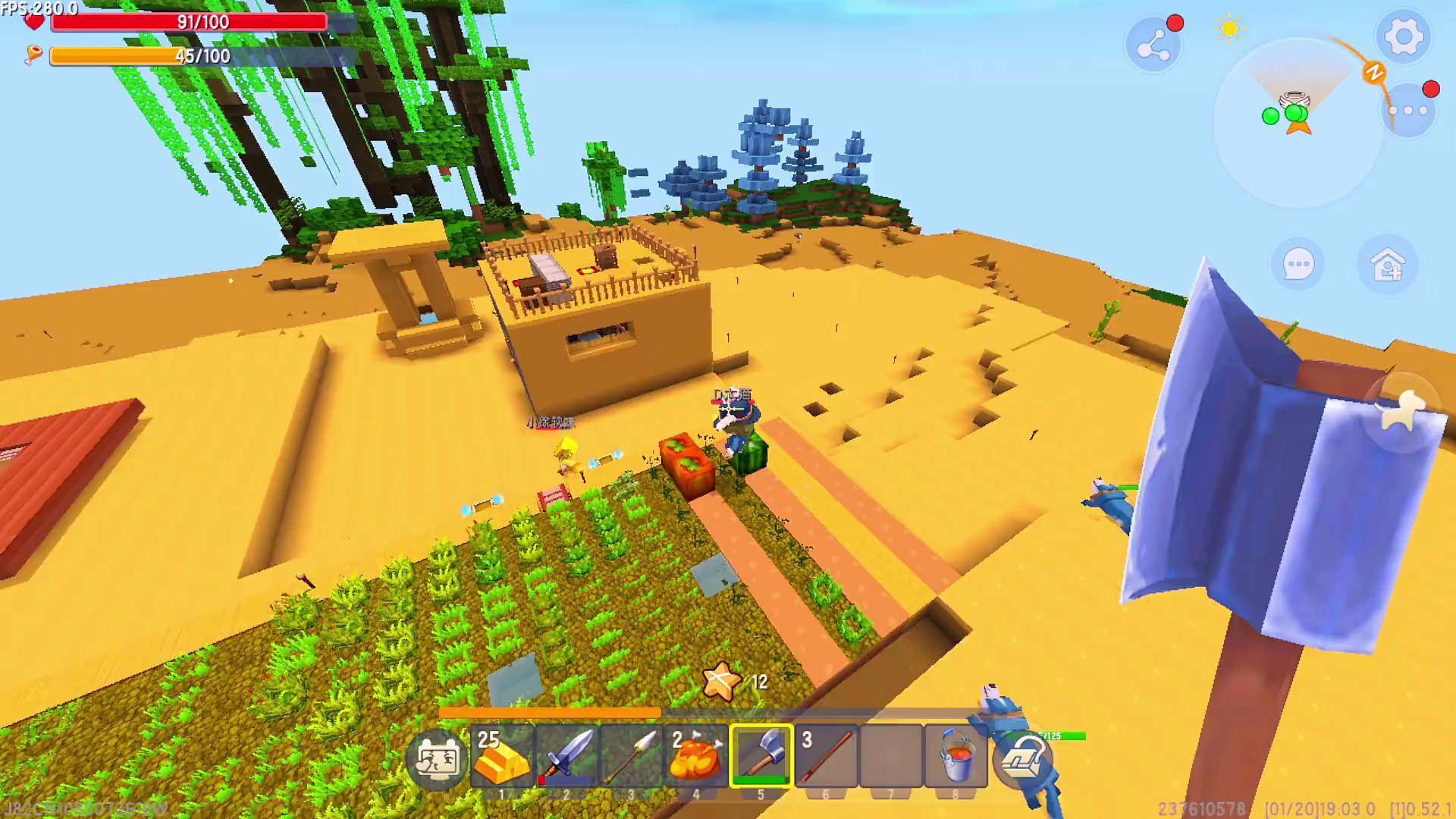Screen dimensions: 1456x819
Task: Choose the roast chicken slot
Action: [696, 756]
